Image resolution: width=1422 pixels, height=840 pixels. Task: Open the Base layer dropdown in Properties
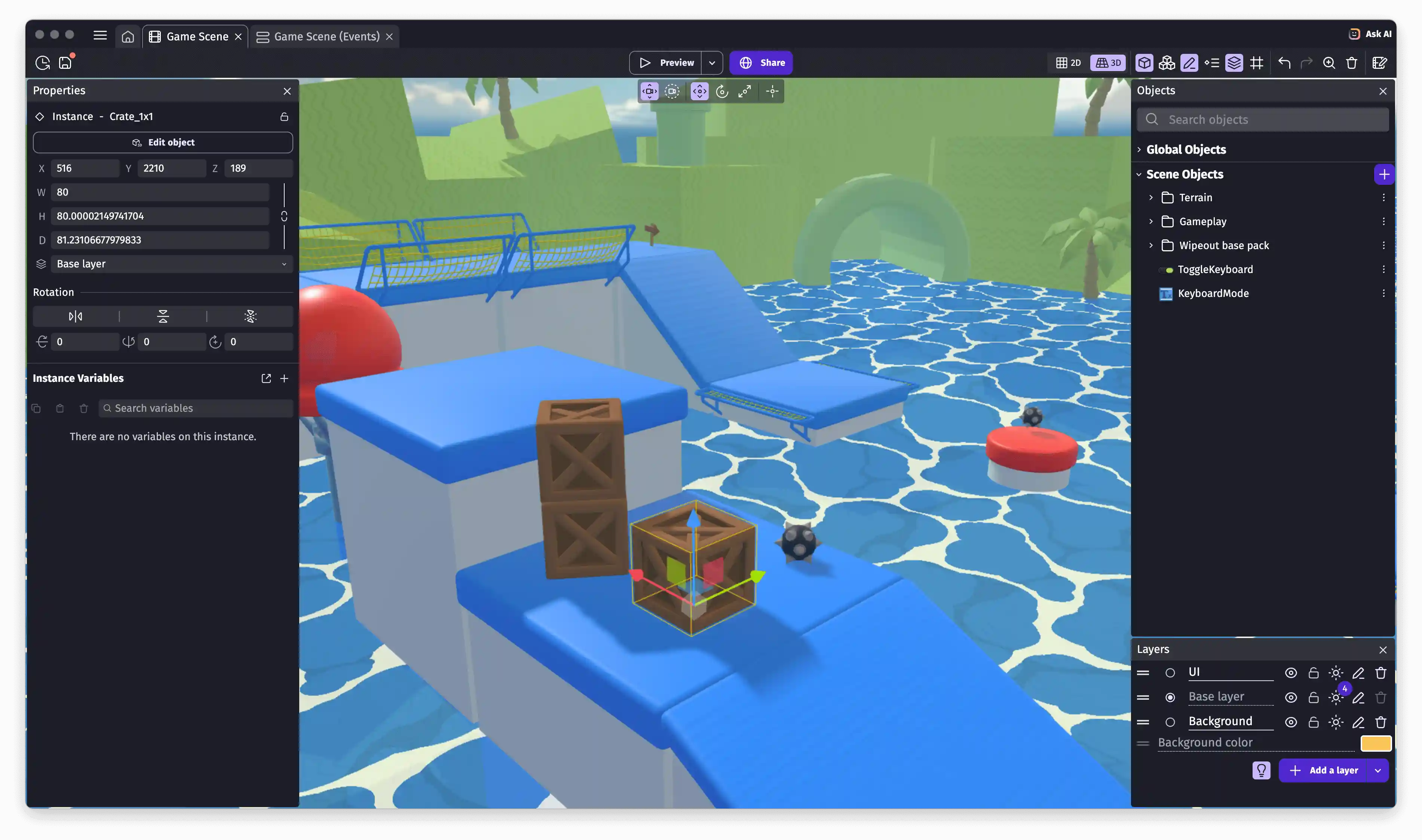[170, 264]
